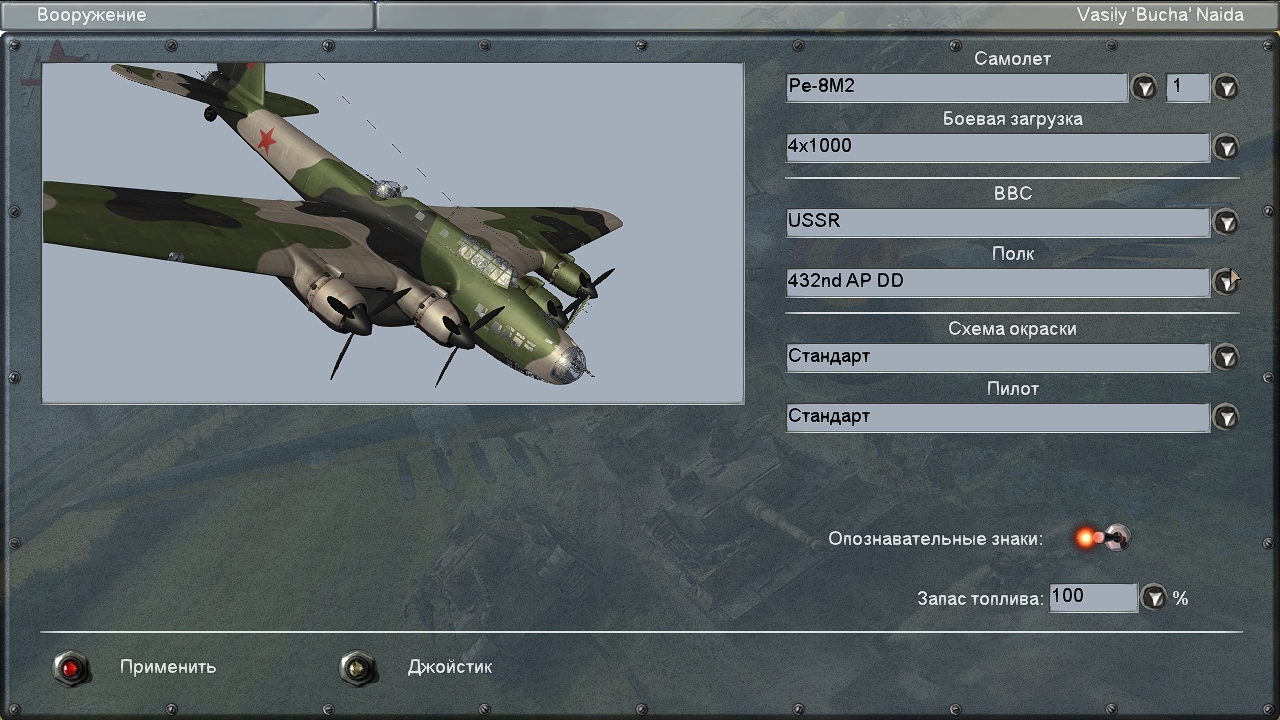Open the aircraft number dropdown arrow
The height and width of the screenshot is (720, 1280).
point(1226,88)
